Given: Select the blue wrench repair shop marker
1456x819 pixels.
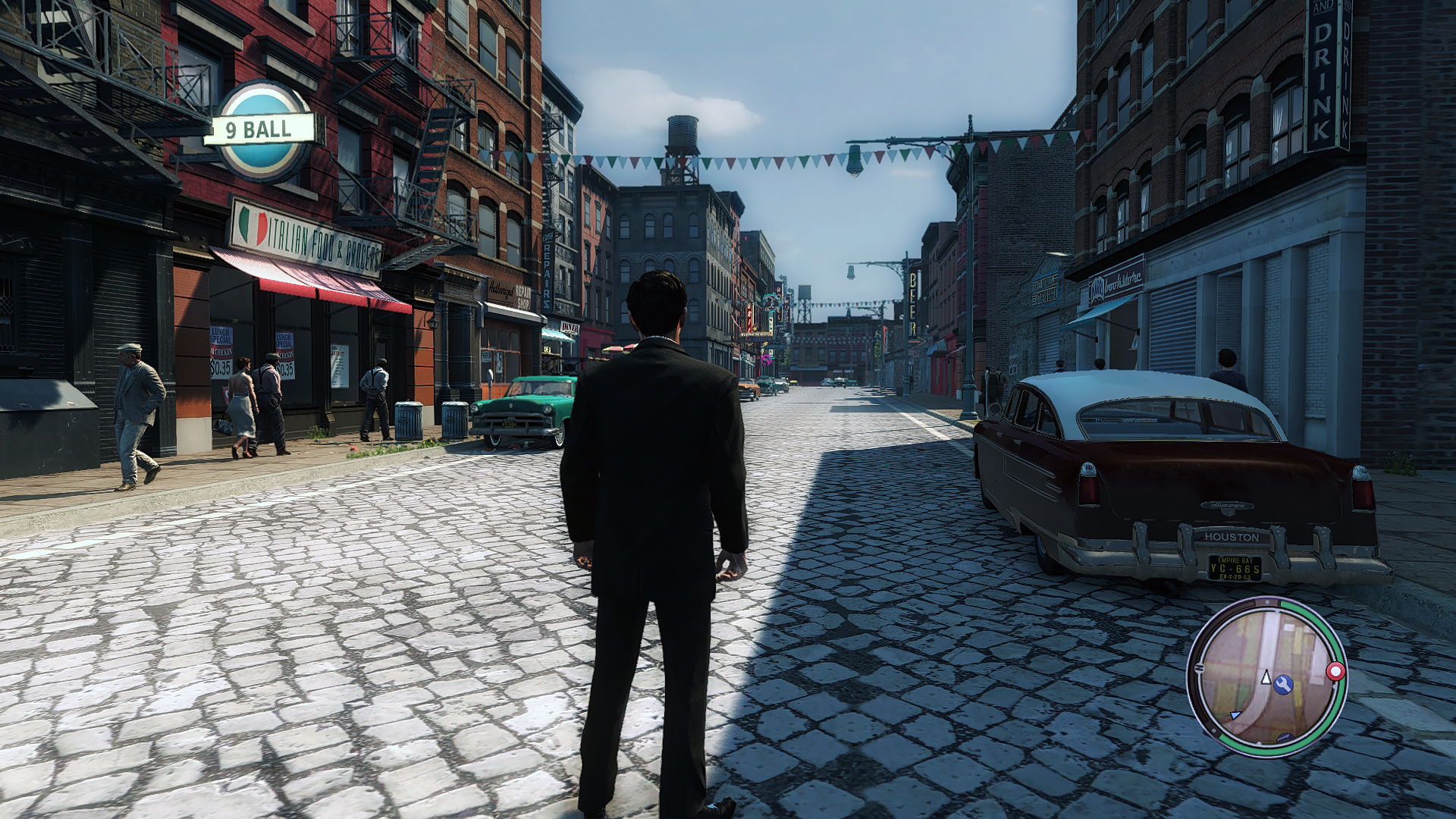Looking at the screenshot, I should pyautogui.click(x=1283, y=685).
